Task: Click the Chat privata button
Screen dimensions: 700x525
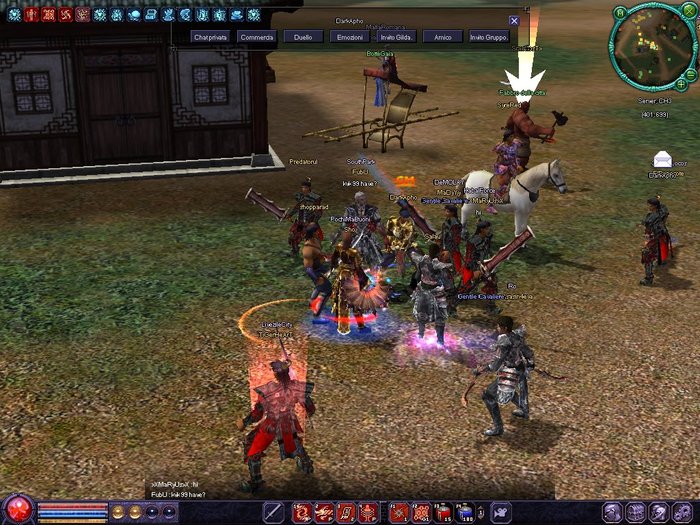Action: pos(210,37)
